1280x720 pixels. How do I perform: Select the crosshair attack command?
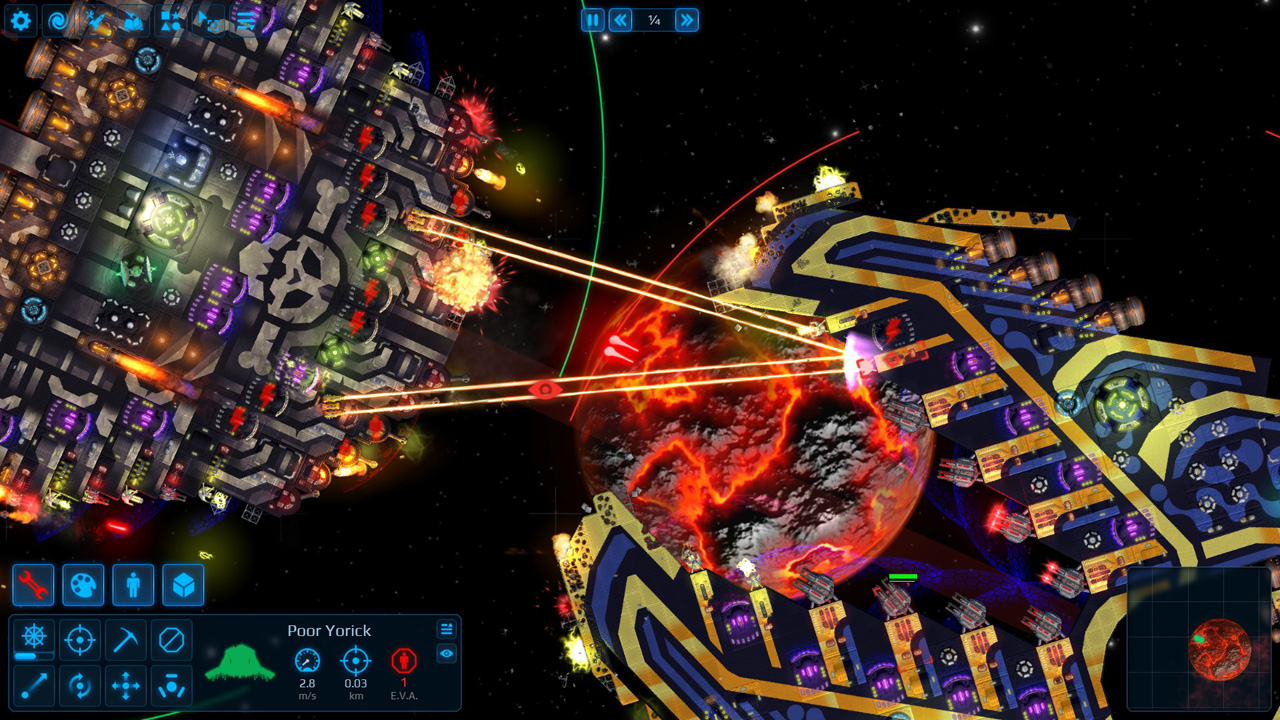pos(79,640)
